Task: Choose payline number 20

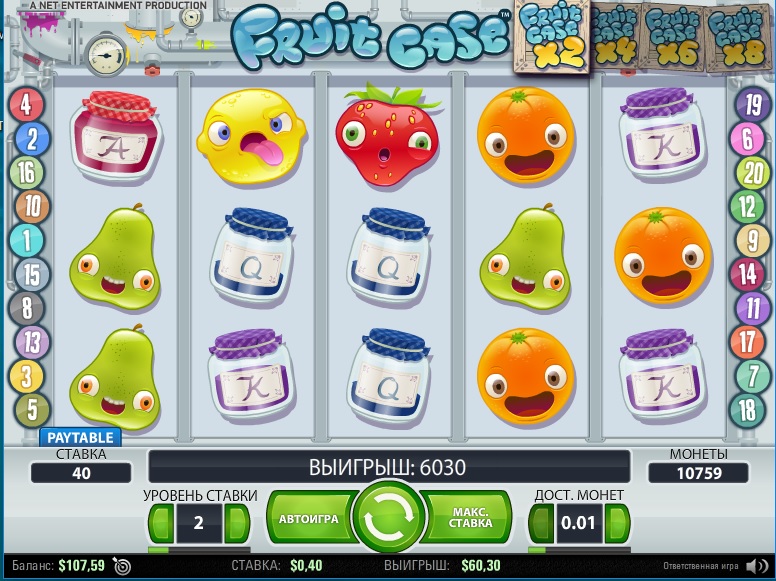Action: pyautogui.click(x=748, y=172)
